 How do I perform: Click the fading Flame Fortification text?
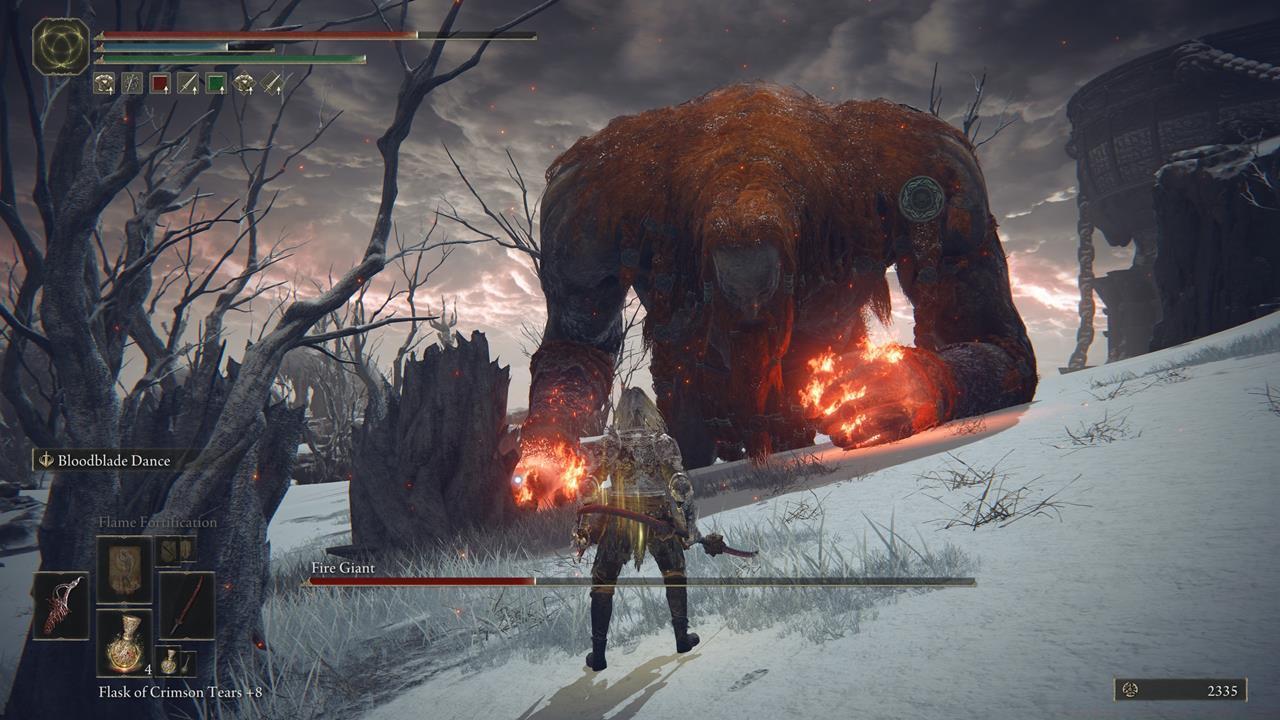click(158, 521)
